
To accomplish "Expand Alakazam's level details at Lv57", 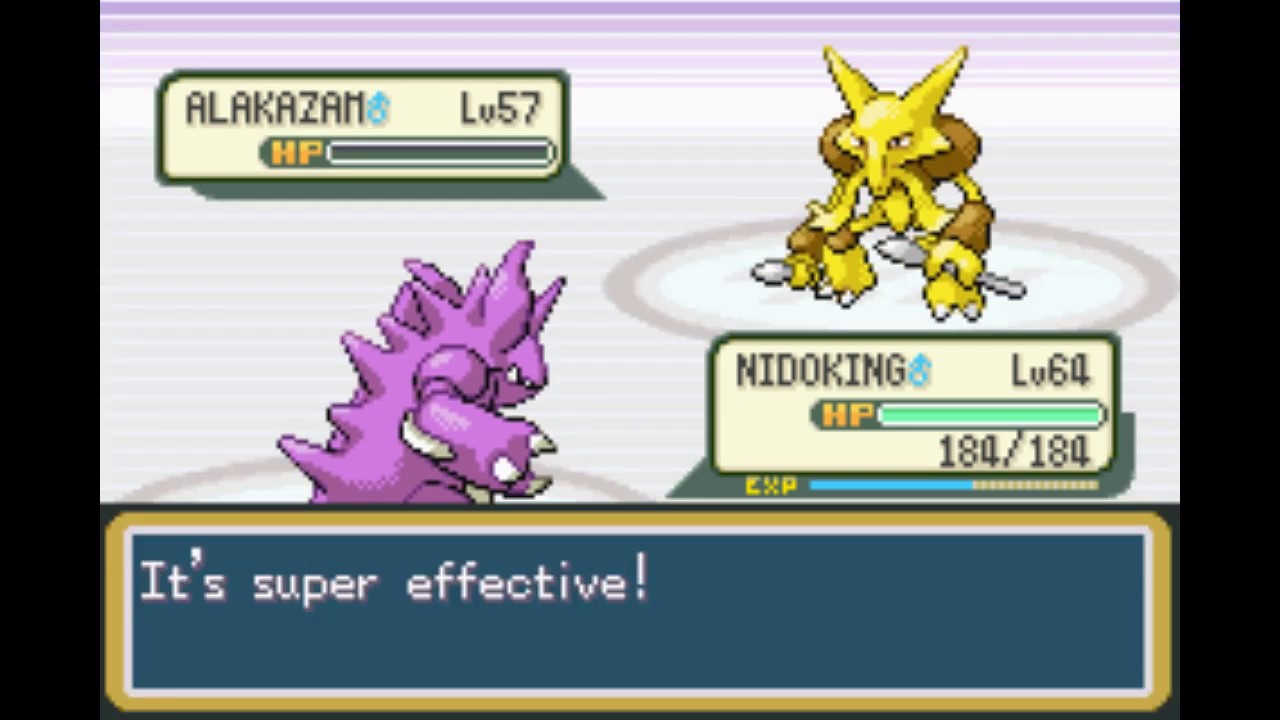I will point(500,108).
